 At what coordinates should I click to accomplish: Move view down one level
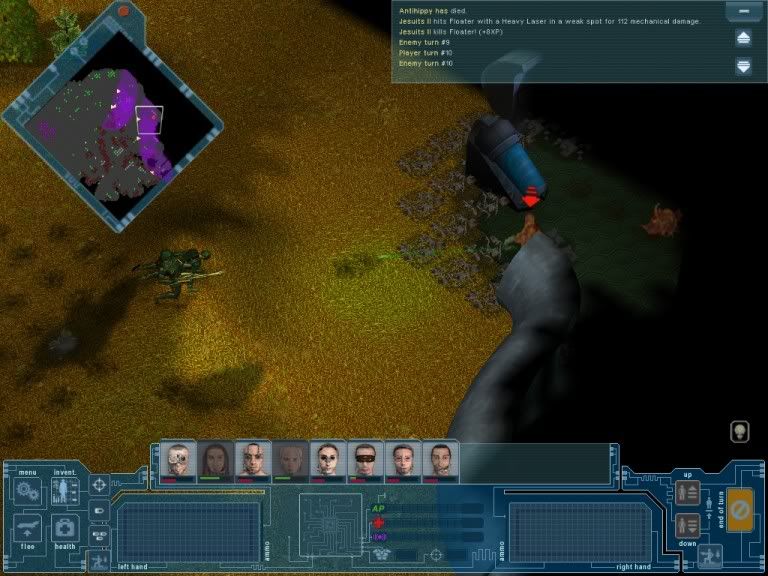click(x=687, y=523)
